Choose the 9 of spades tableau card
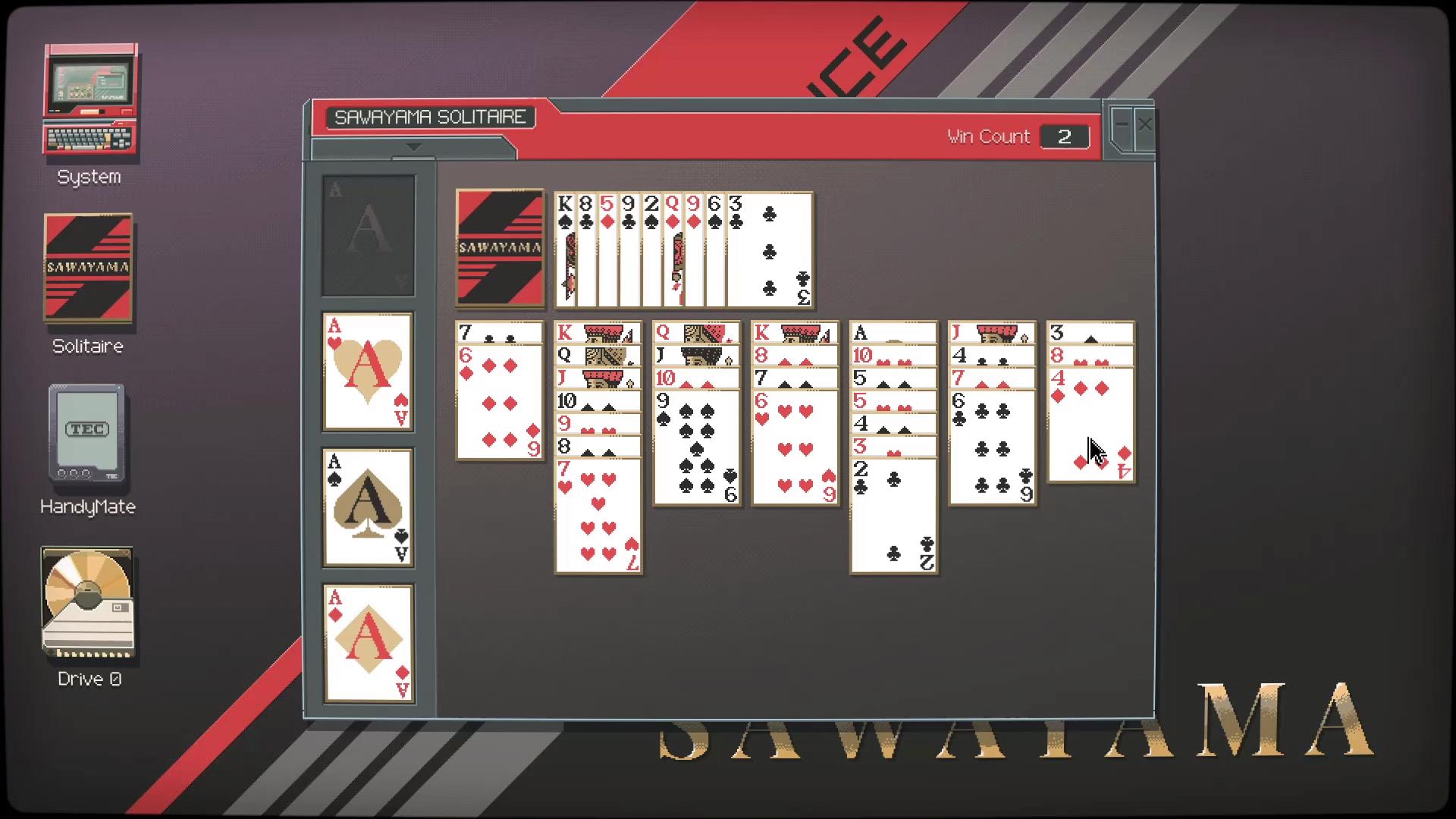The width and height of the screenshot is (1456, 819). point(696,447)
